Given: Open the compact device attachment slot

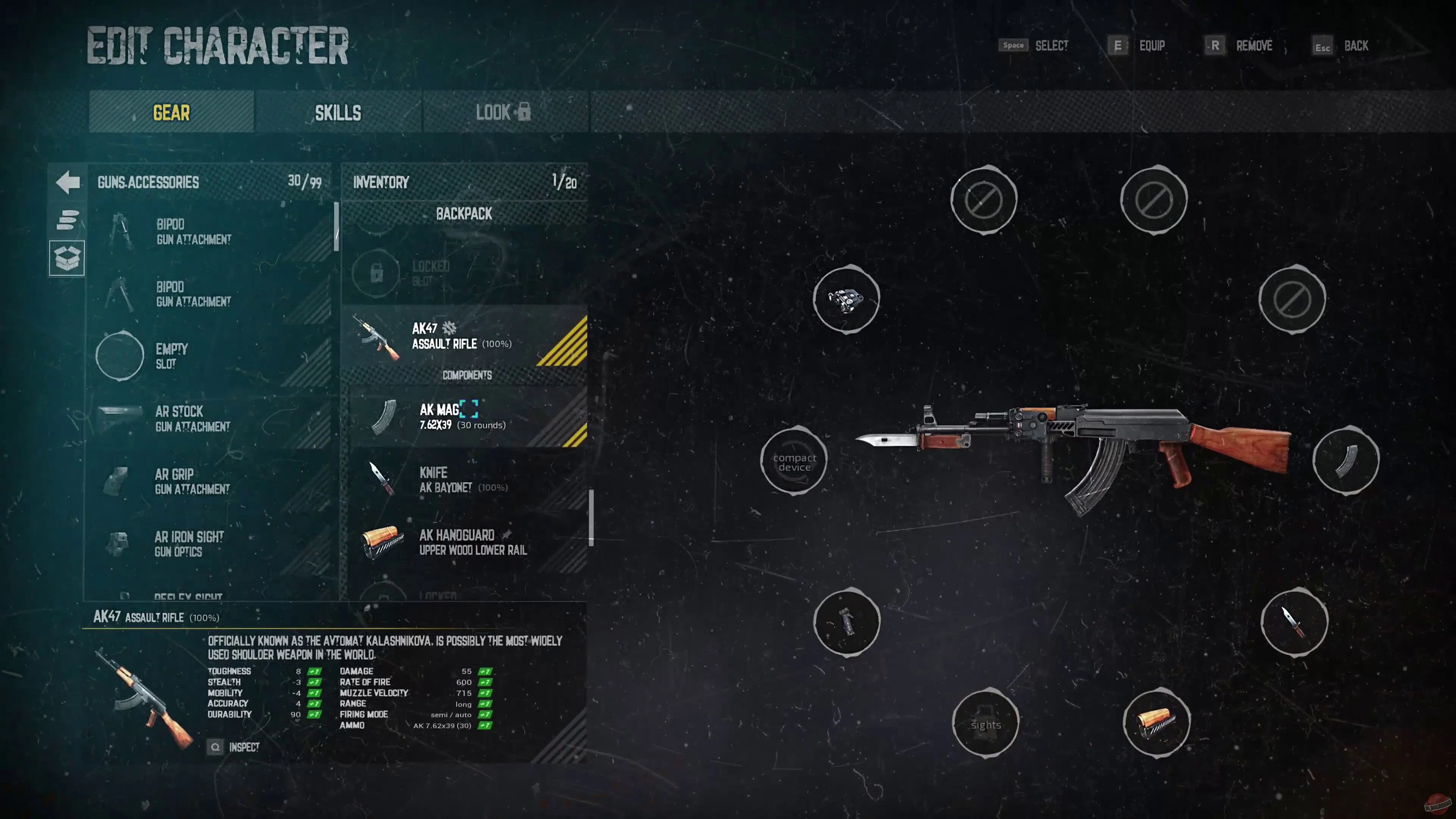Looking at the screenshot, I should click(x=794, y=462).
